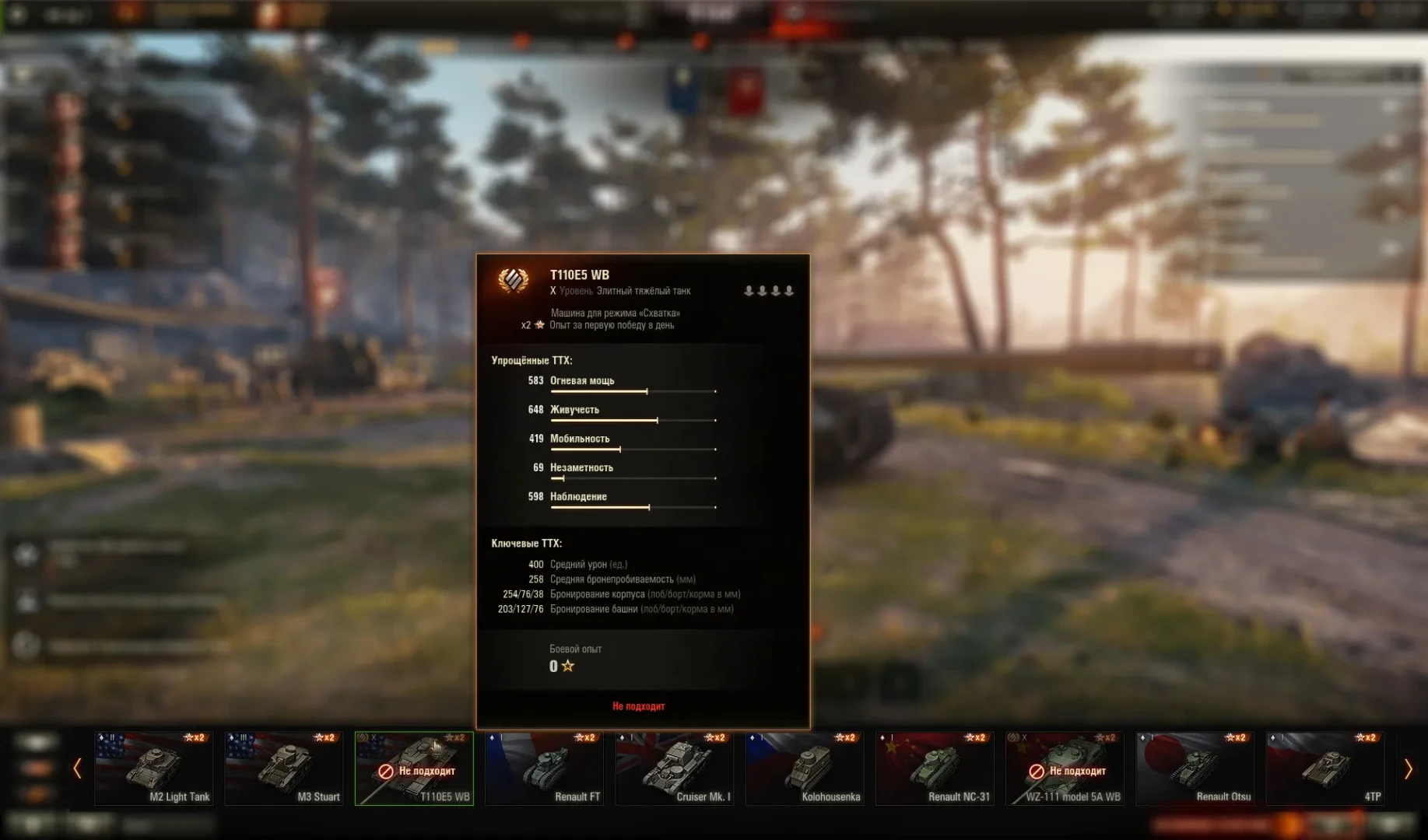Select the Cruiser Mk. I tank
This screenshot has width=1428, height=840.
(x=674, y=768)
